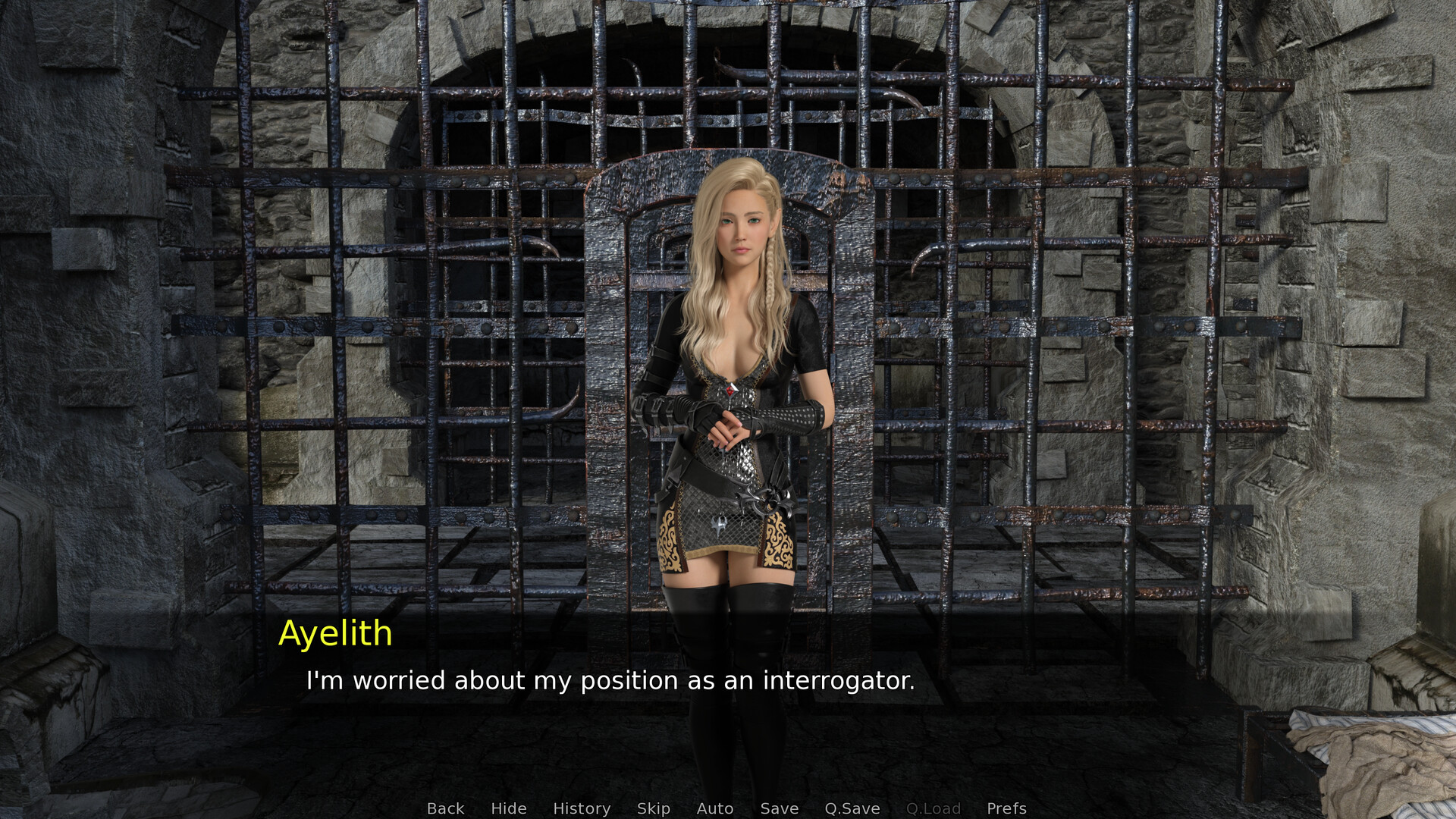The width and height of the screenshot is (1456, 819).
Task: Open the dialogue History log
Action: pos(581,808)
